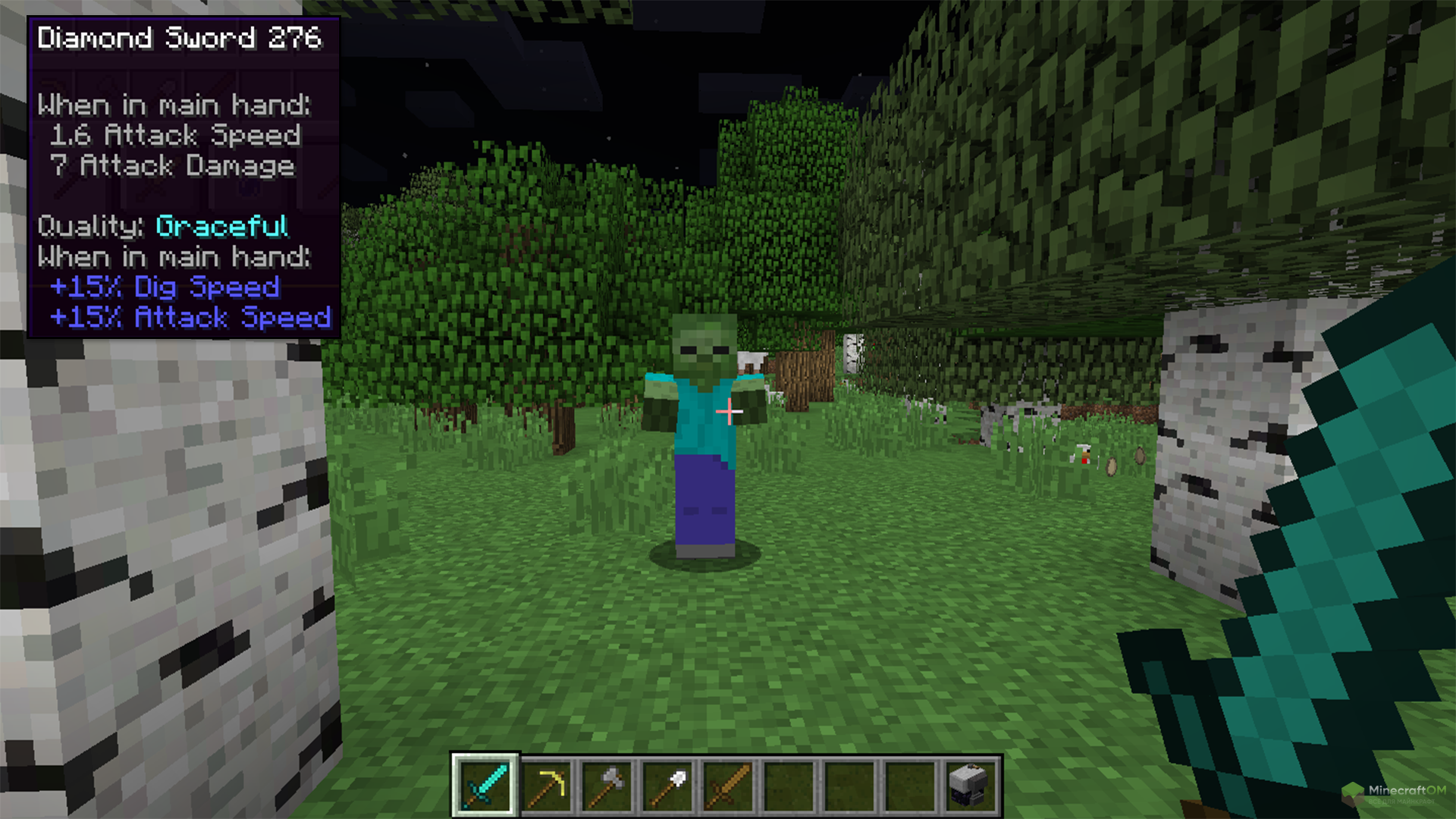The height and width of the screenshot is (819, 1456).
Task: Switch to the golden pickaxe slot
Action: pyautogui.click(x=546, y=786)
